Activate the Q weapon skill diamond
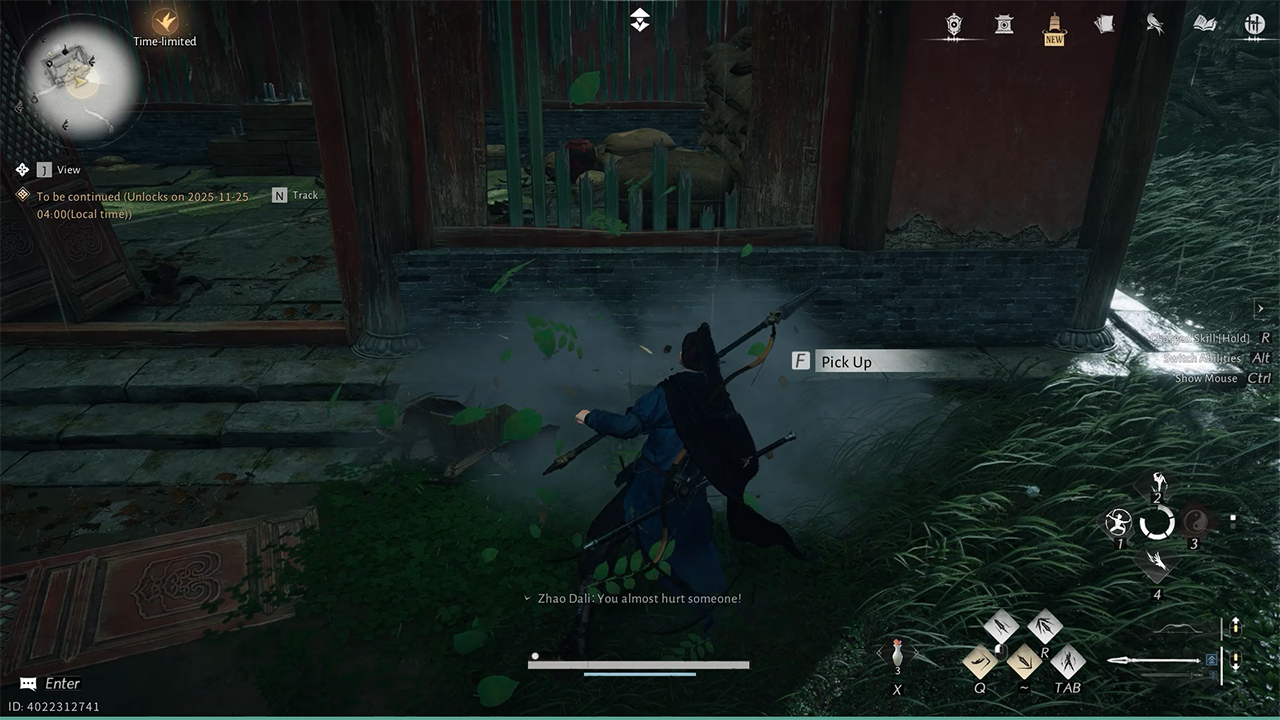Image resolution: width=1280 pixels, height=720 pixels. click(979, 661)
